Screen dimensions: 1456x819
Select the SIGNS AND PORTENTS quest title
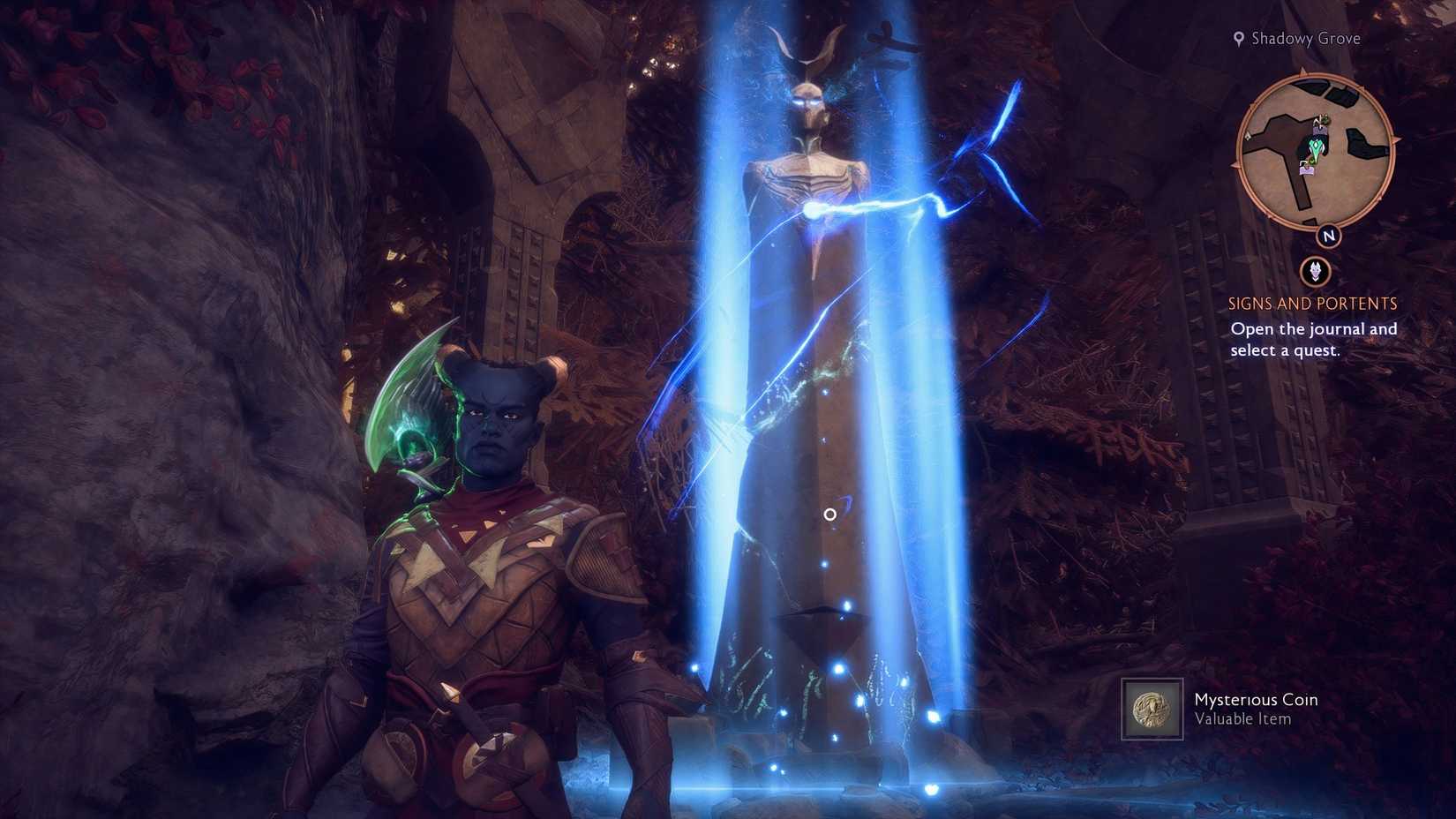pyautogui.click(x=1312, y=304)
